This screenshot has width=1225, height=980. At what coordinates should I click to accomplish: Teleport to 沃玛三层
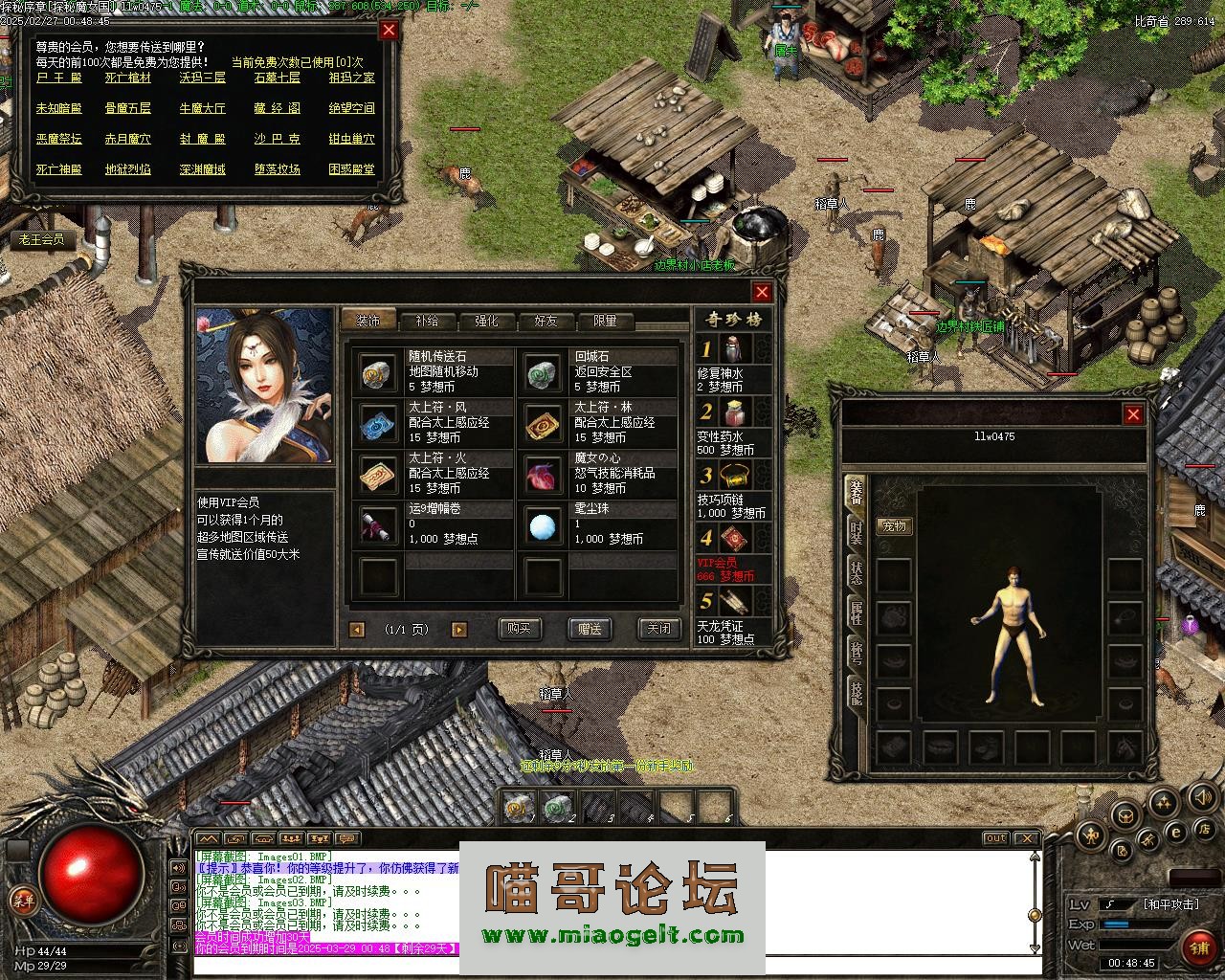[x=202, y=78]
